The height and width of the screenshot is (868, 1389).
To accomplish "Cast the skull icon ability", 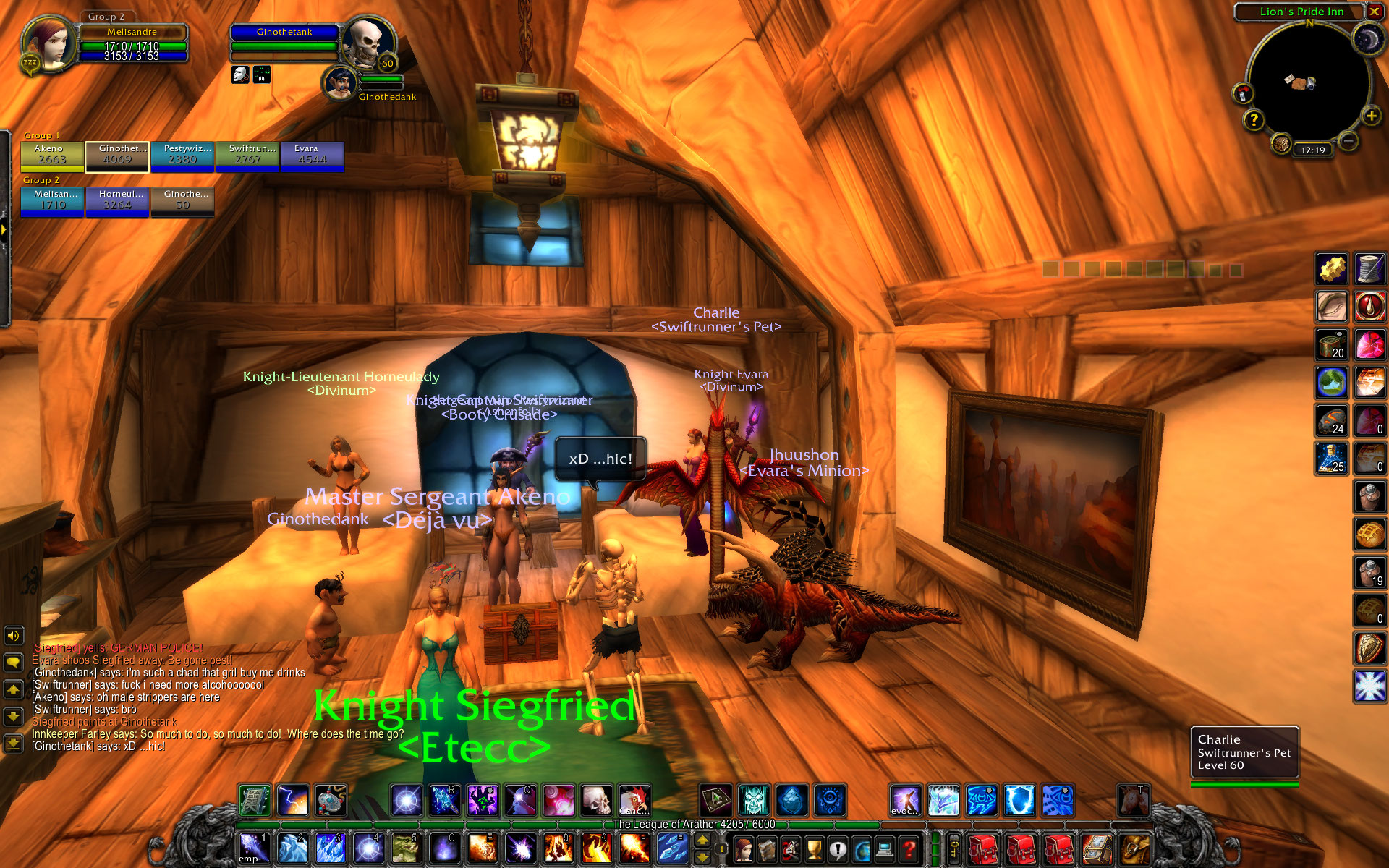I will pos(597,801).
